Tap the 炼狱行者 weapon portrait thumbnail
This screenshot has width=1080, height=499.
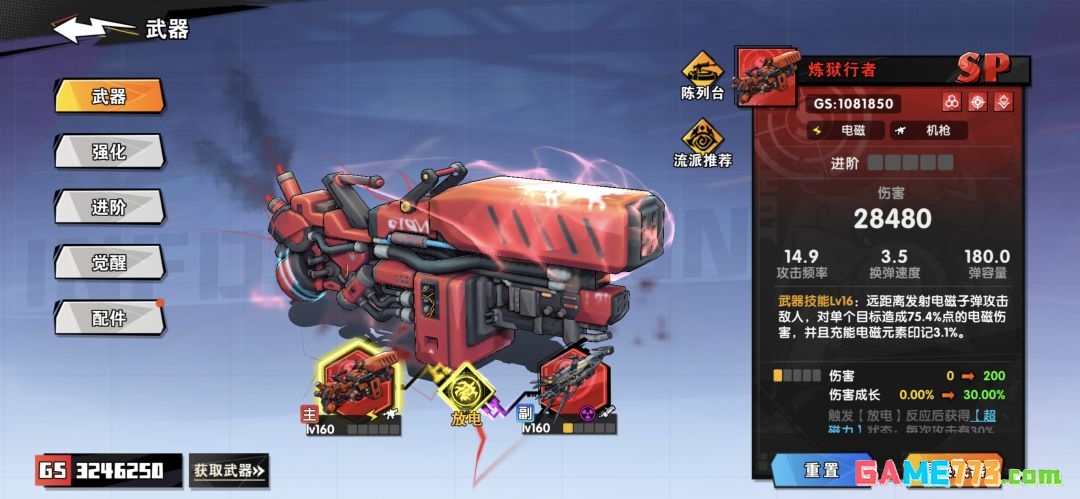coord(766,74)
